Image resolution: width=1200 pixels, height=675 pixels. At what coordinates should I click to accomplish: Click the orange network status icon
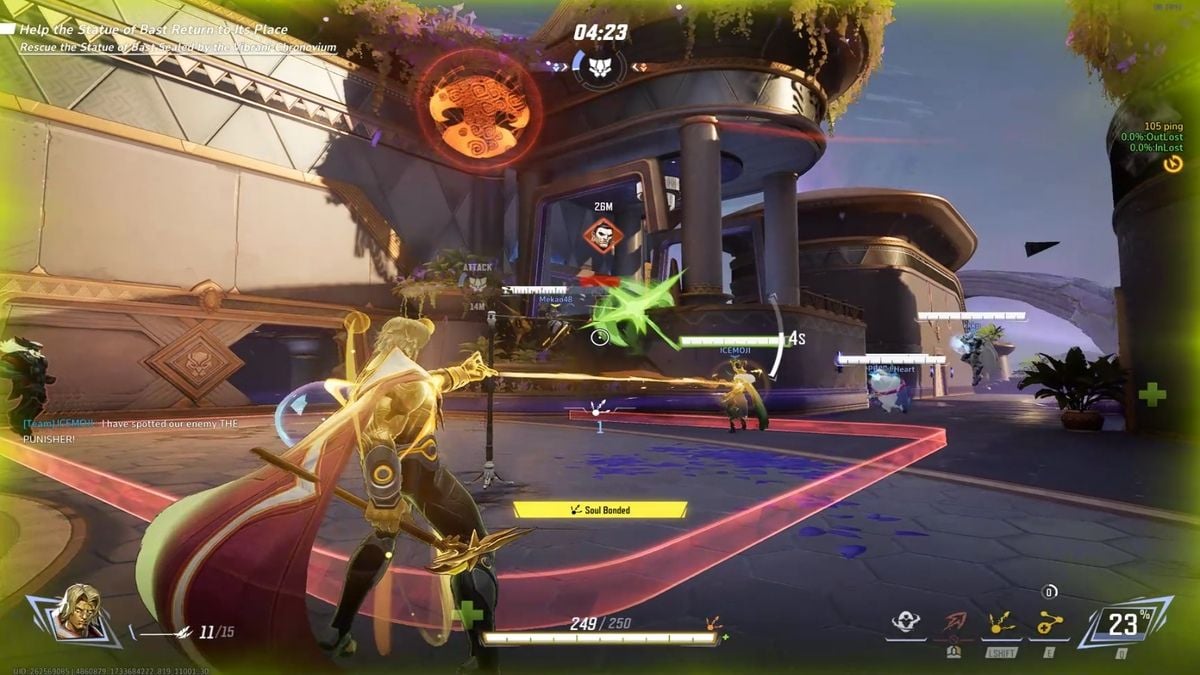pyautogui.click(x=1173, y=163)
